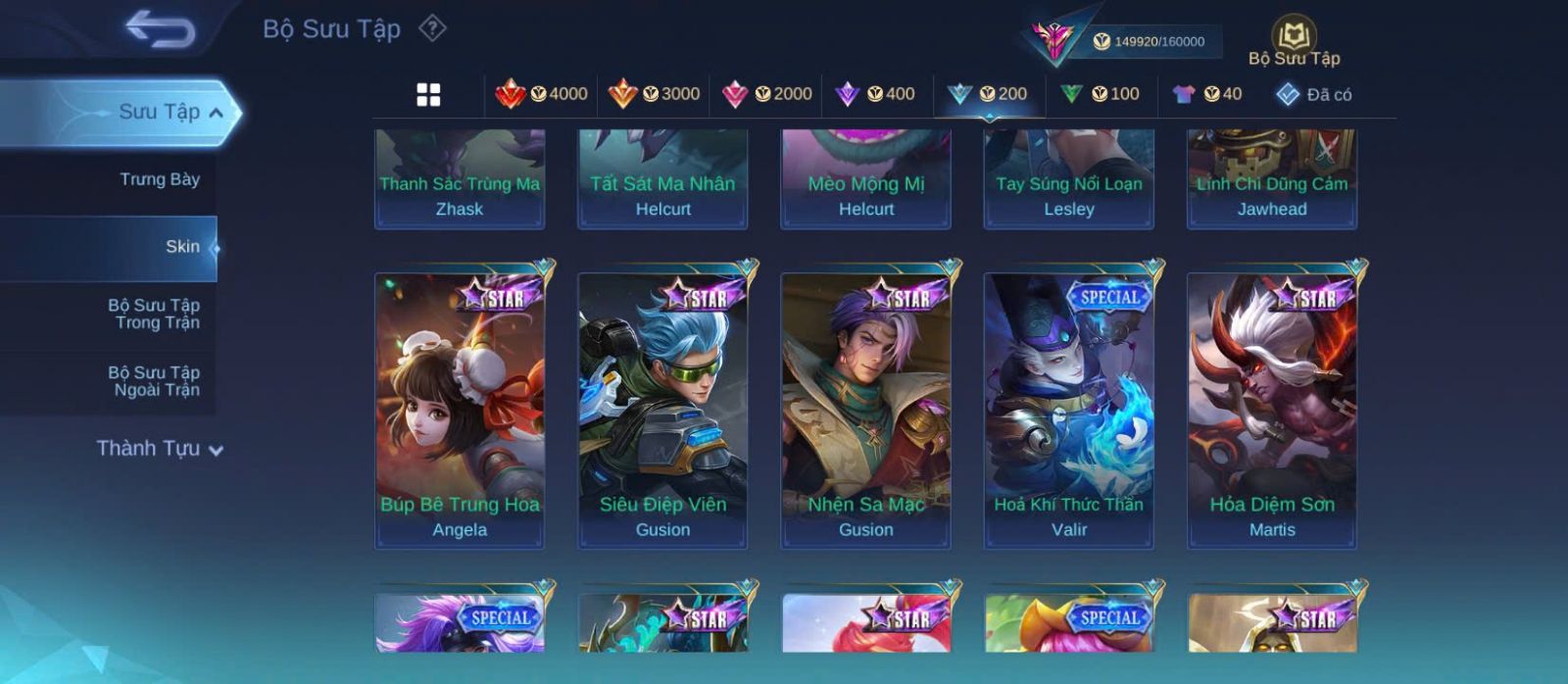
Task: Switch to the 400 point tier
Action: pos(874,94)
